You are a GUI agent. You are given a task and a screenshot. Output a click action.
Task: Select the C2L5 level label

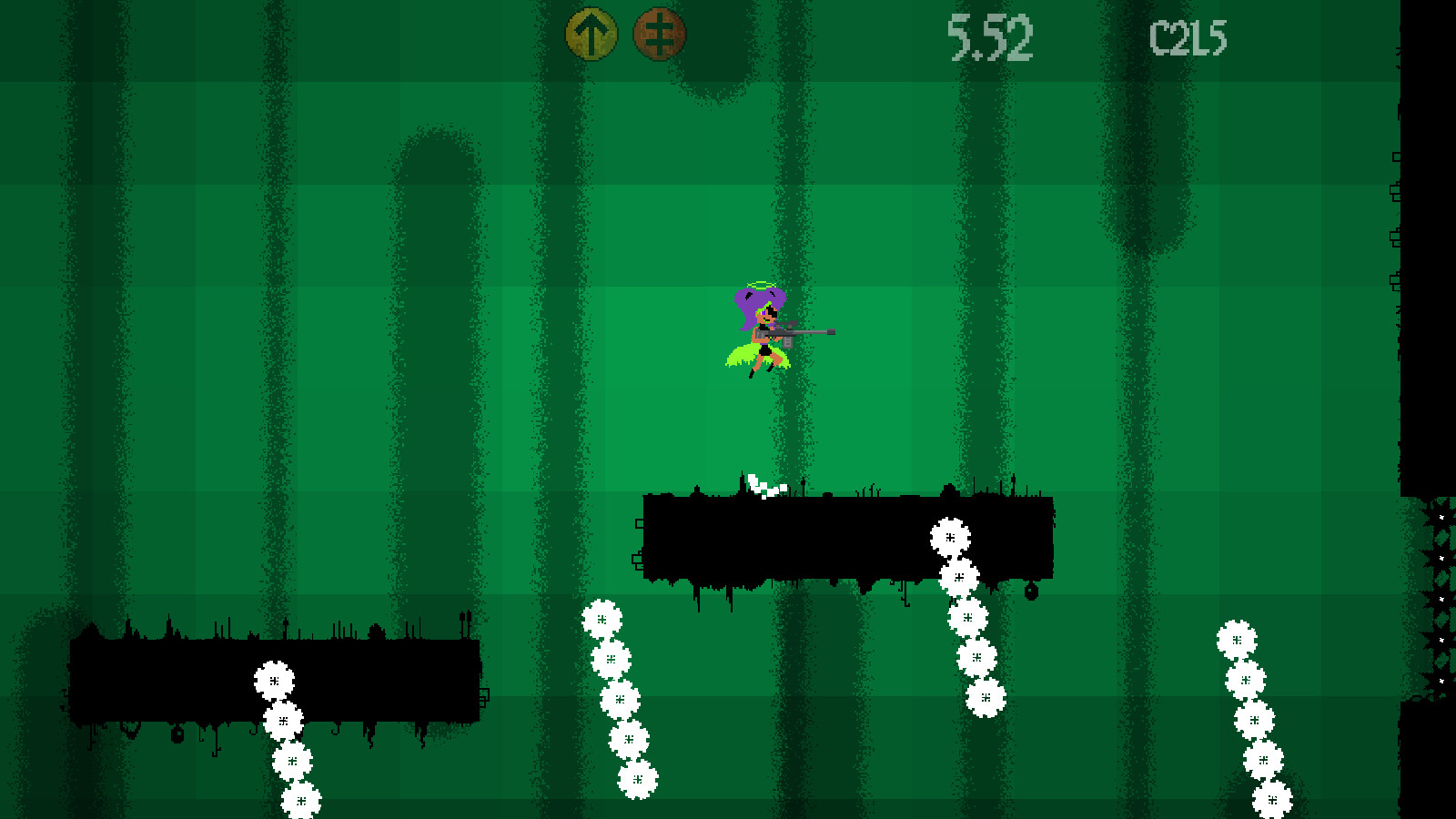1188,36
